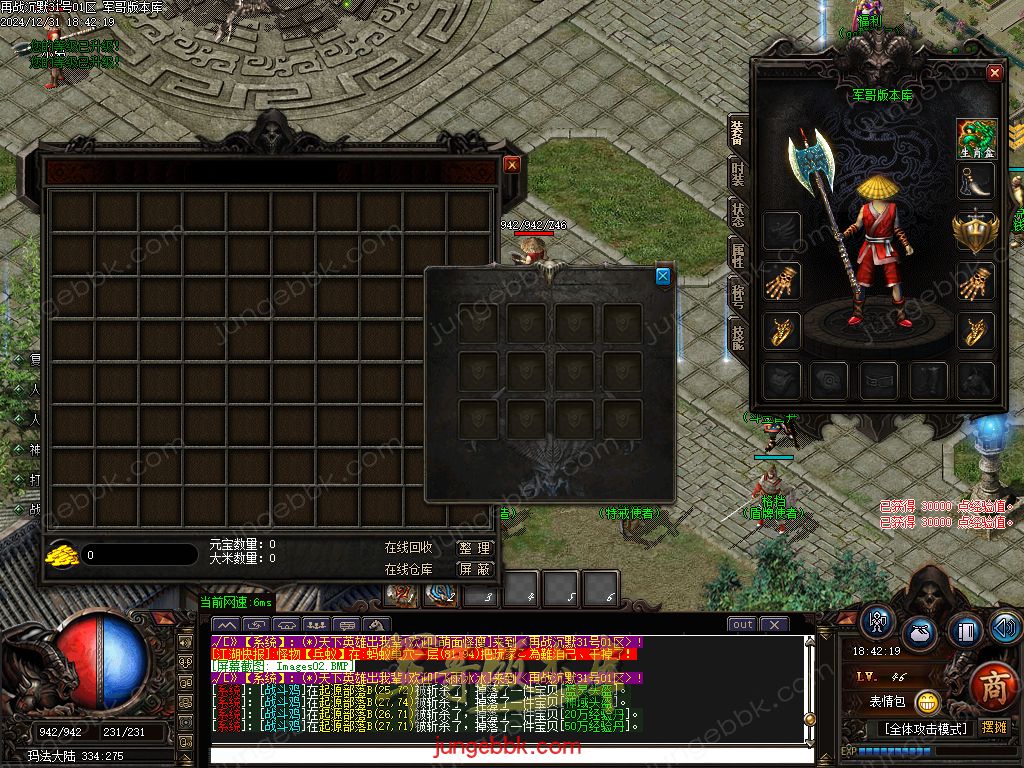Open the character button with knight icon
This screenshot has width=1024, height=768.
point(878,622)
